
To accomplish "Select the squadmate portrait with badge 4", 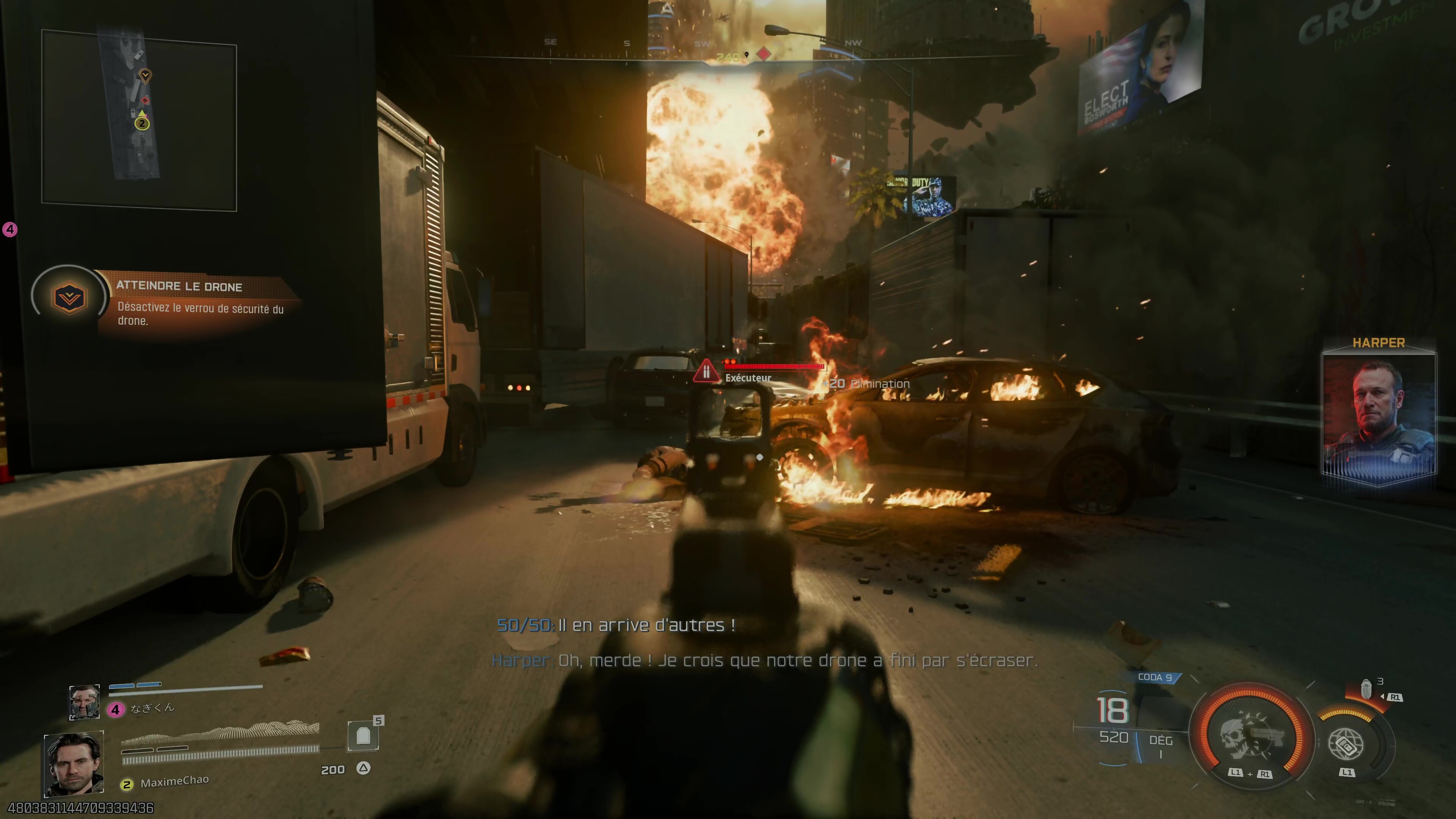I will coord(84,702).
